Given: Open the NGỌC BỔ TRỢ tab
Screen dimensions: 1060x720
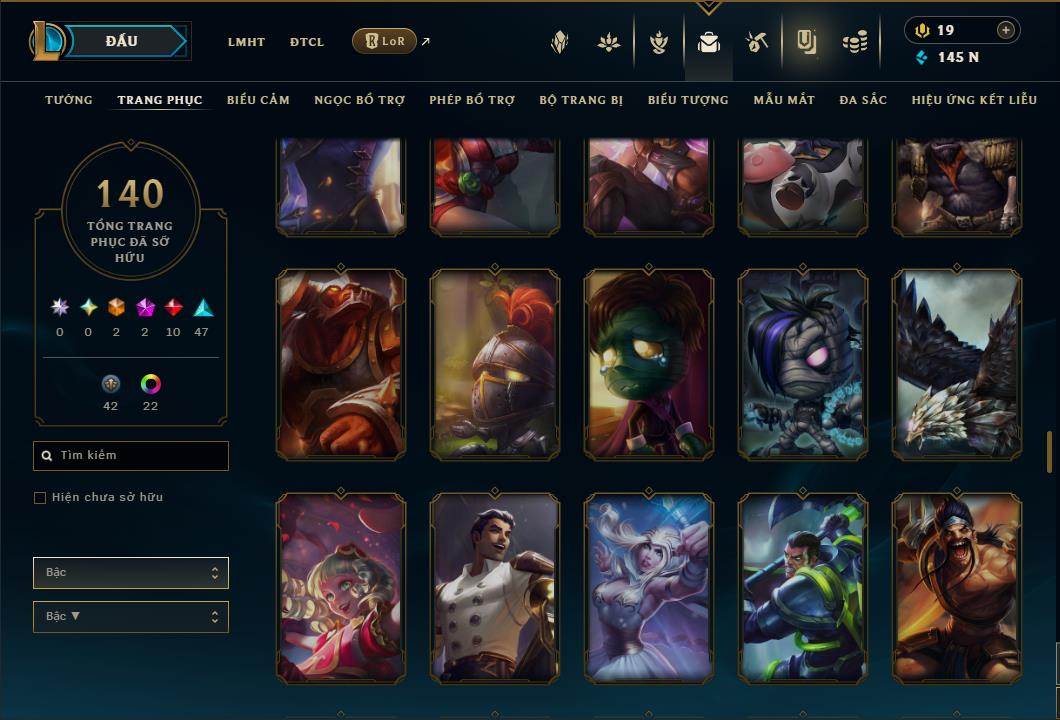Looking at the screenshot, I should point(359,100).
